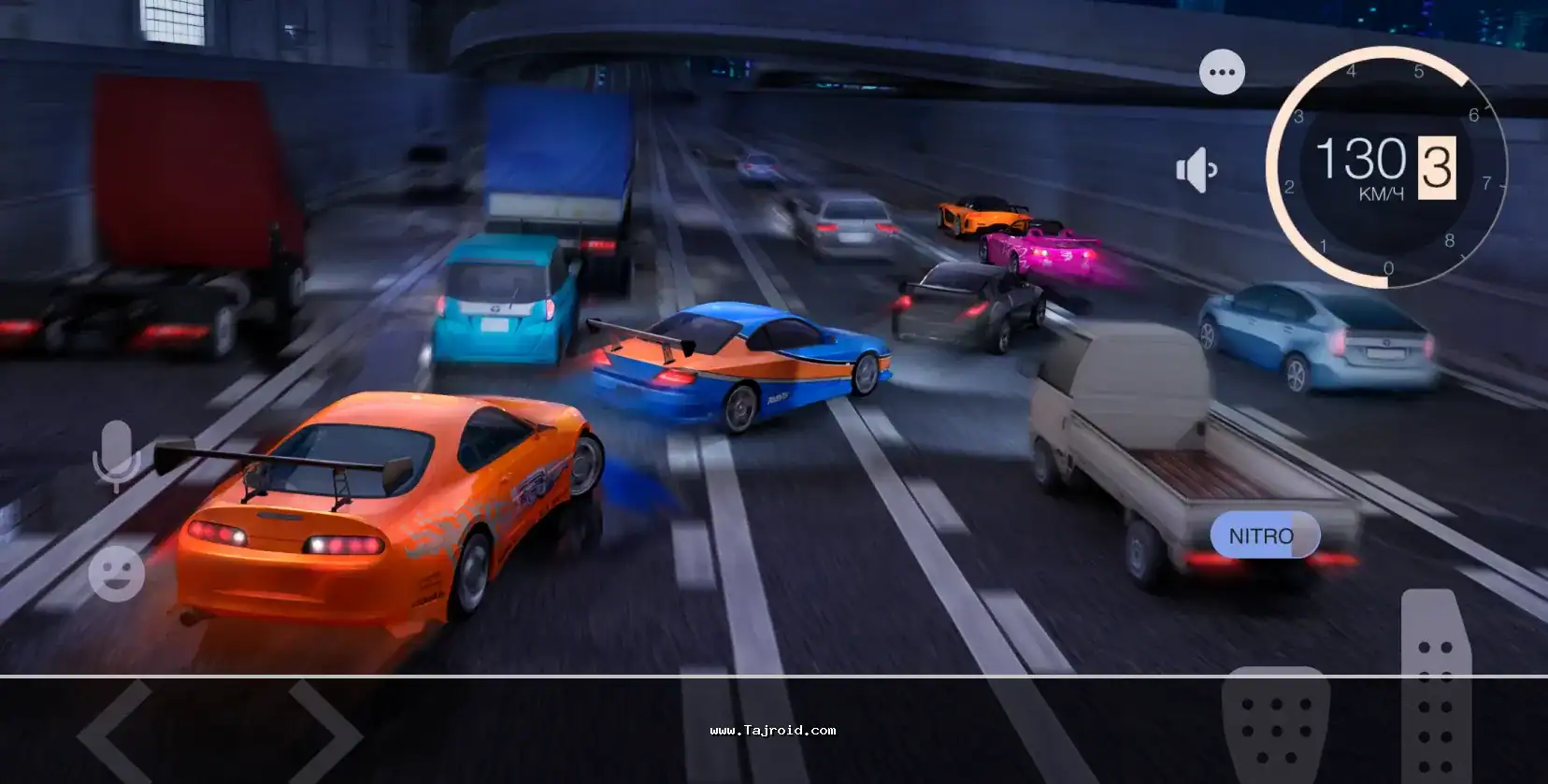
Task: Toggle the speaker sound icon
Action: tap(1196, 170)
